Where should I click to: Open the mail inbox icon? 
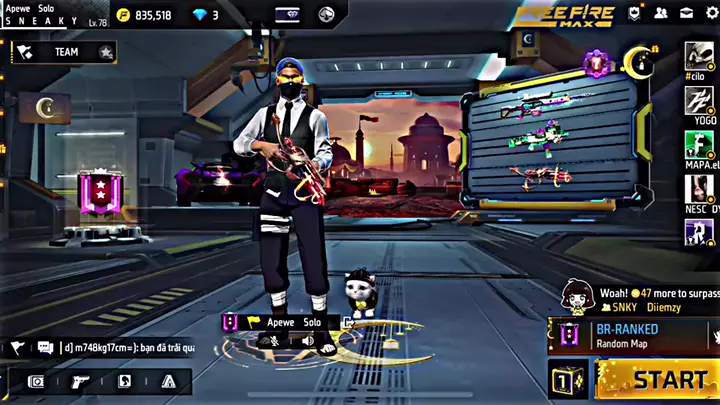click(x=688, y=13)
